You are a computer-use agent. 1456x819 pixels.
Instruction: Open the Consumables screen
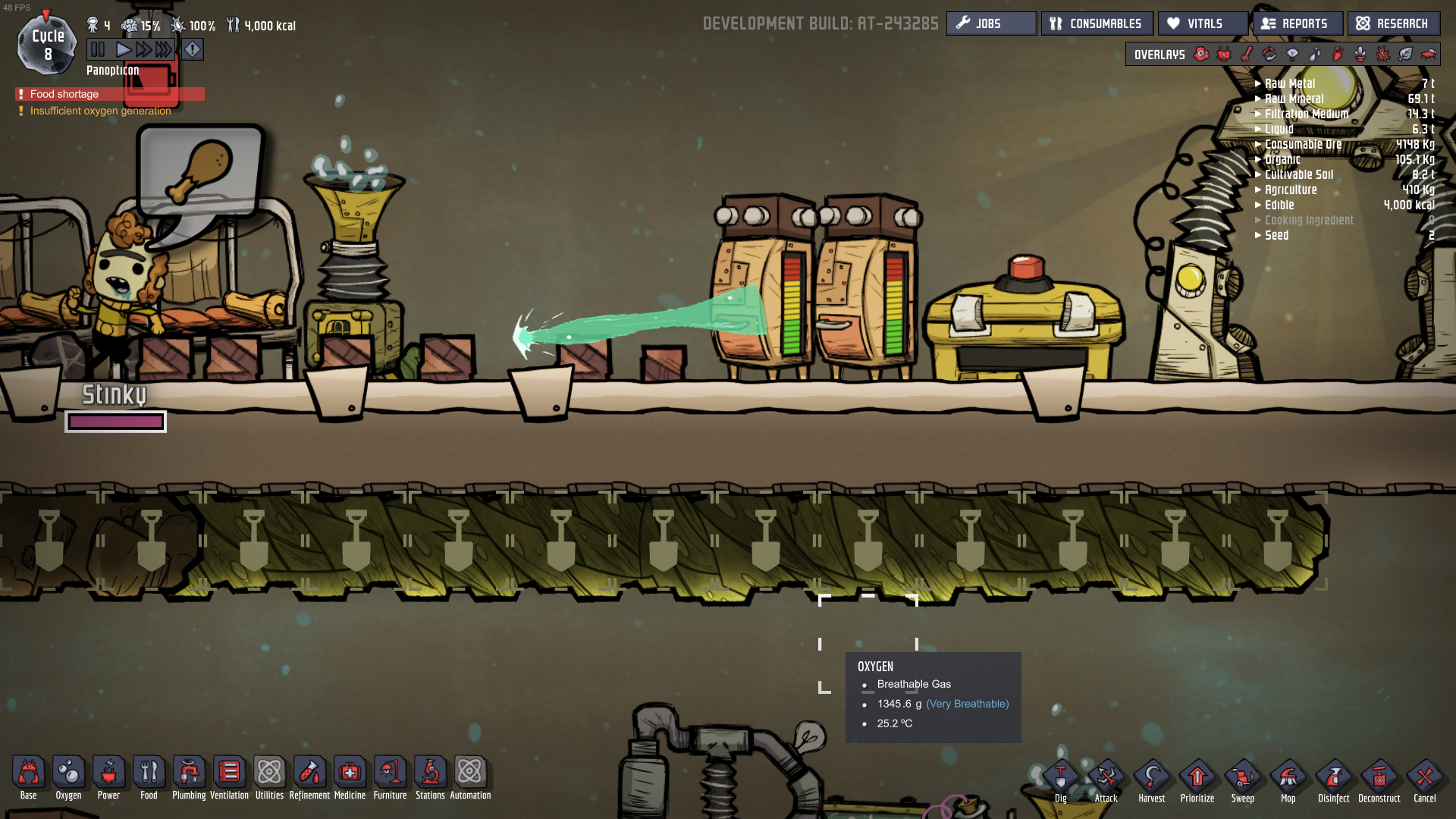point(1097,24)
